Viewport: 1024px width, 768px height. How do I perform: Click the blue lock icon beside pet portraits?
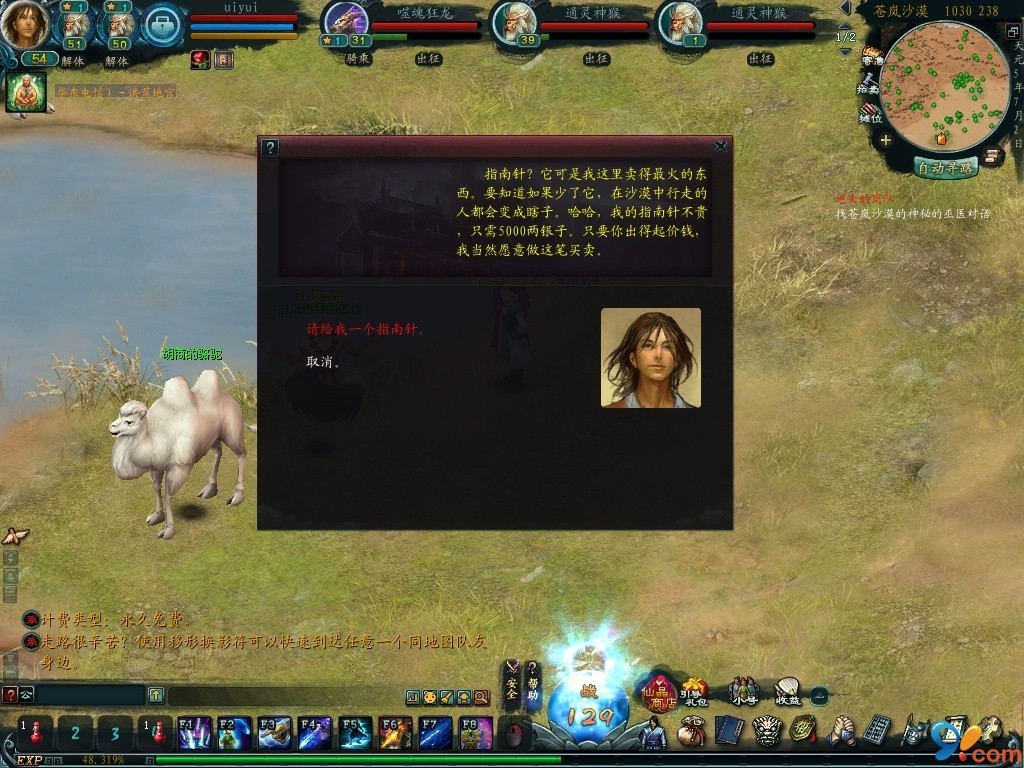tap(163, 25)
